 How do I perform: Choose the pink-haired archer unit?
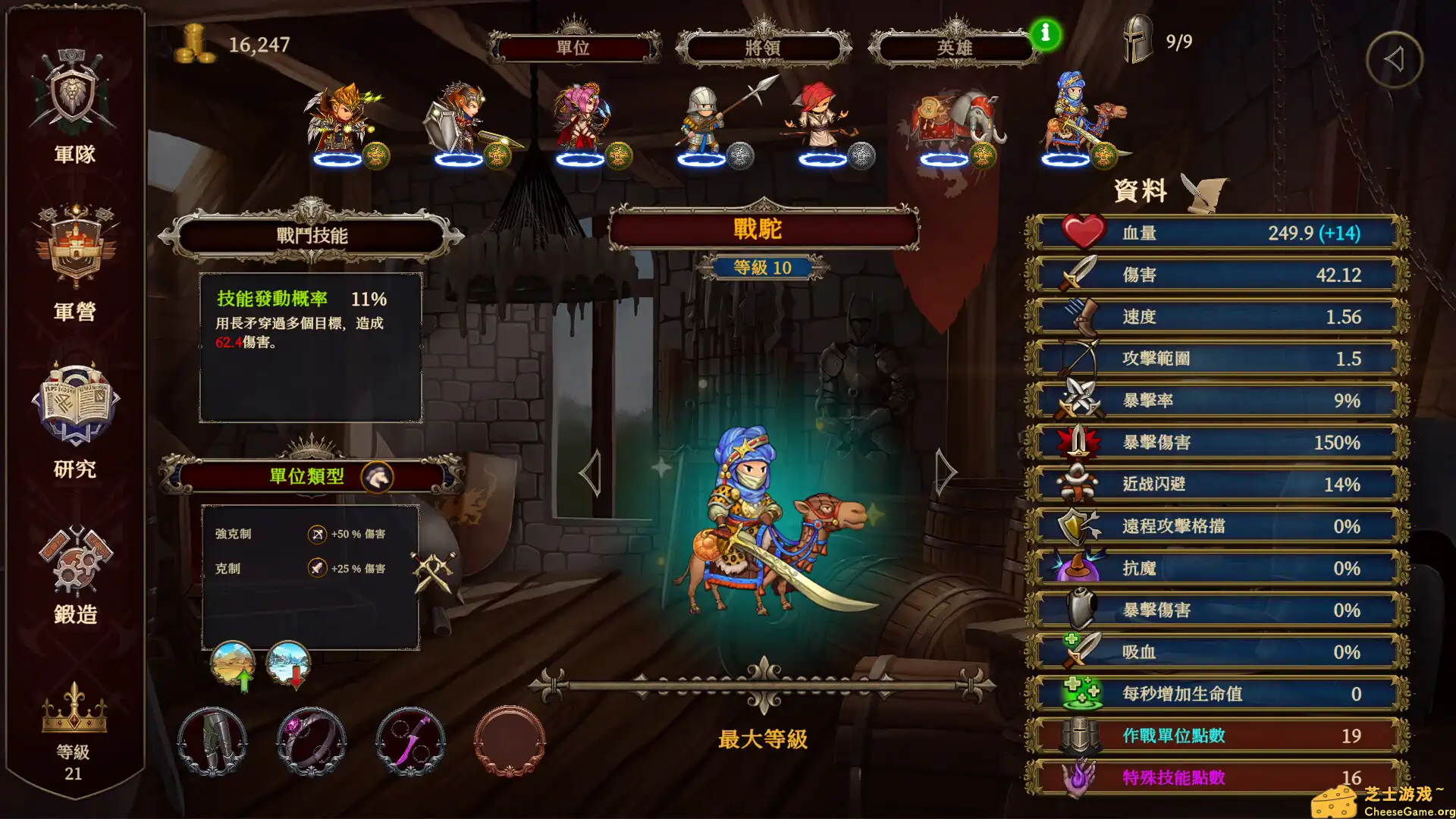pos(582,121)
